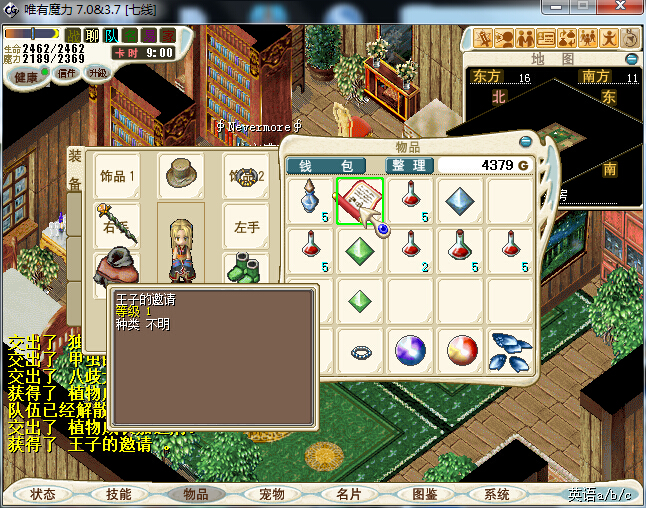Click the 健康 health button
Screen dimensions: 646x508
(26, 77)
